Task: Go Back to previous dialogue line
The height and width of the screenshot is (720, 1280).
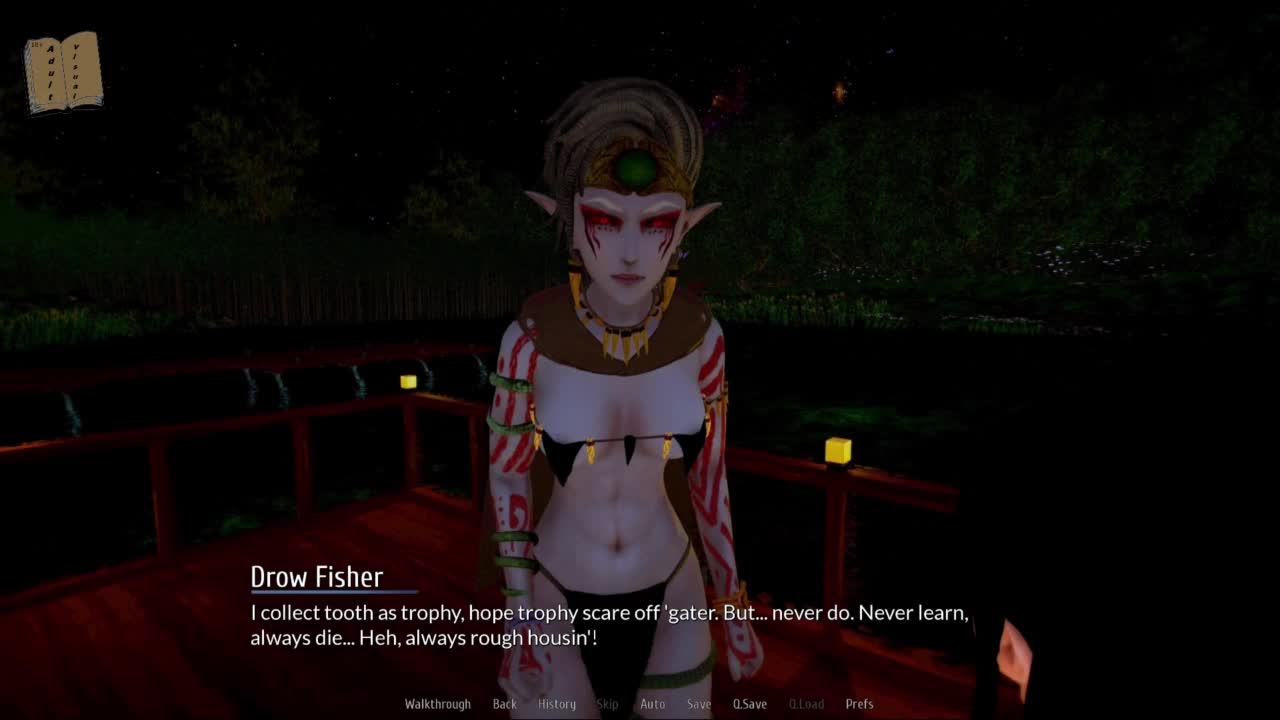Action: [504, 704]
